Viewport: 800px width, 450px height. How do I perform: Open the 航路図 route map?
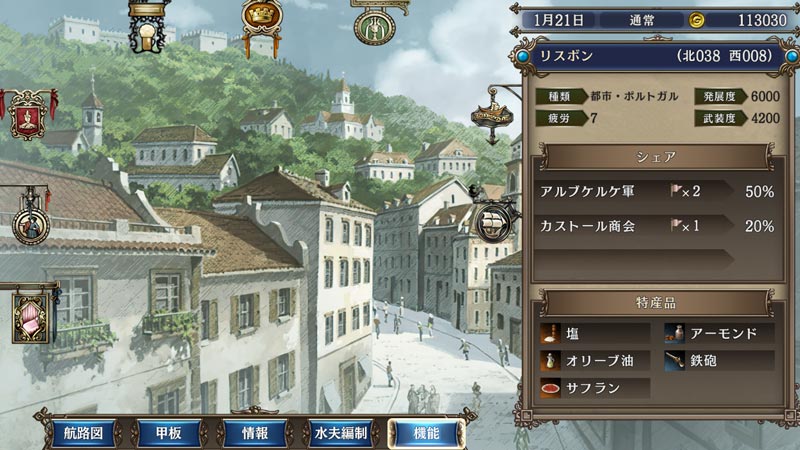click(83, 433)
